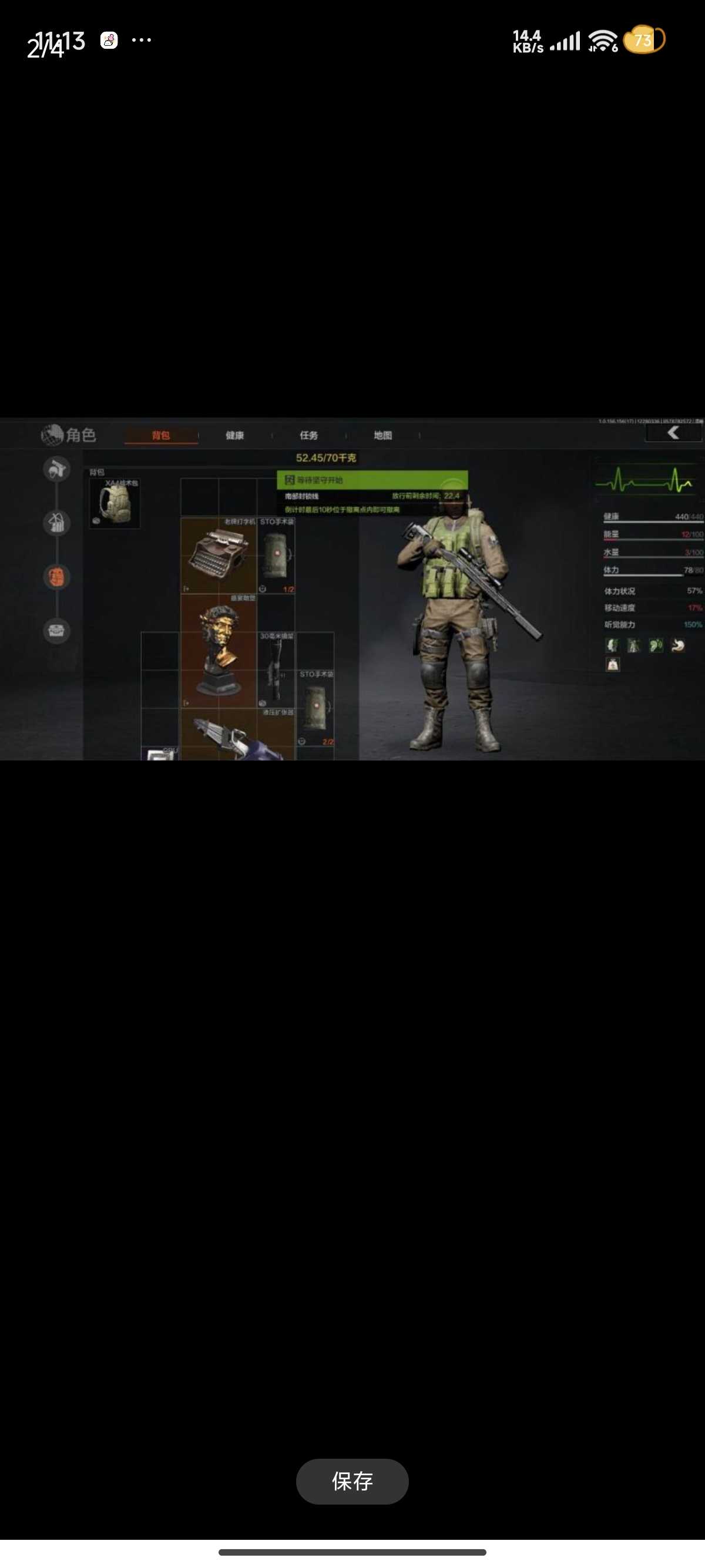Select the orange backpack category icon

(56, 577)
